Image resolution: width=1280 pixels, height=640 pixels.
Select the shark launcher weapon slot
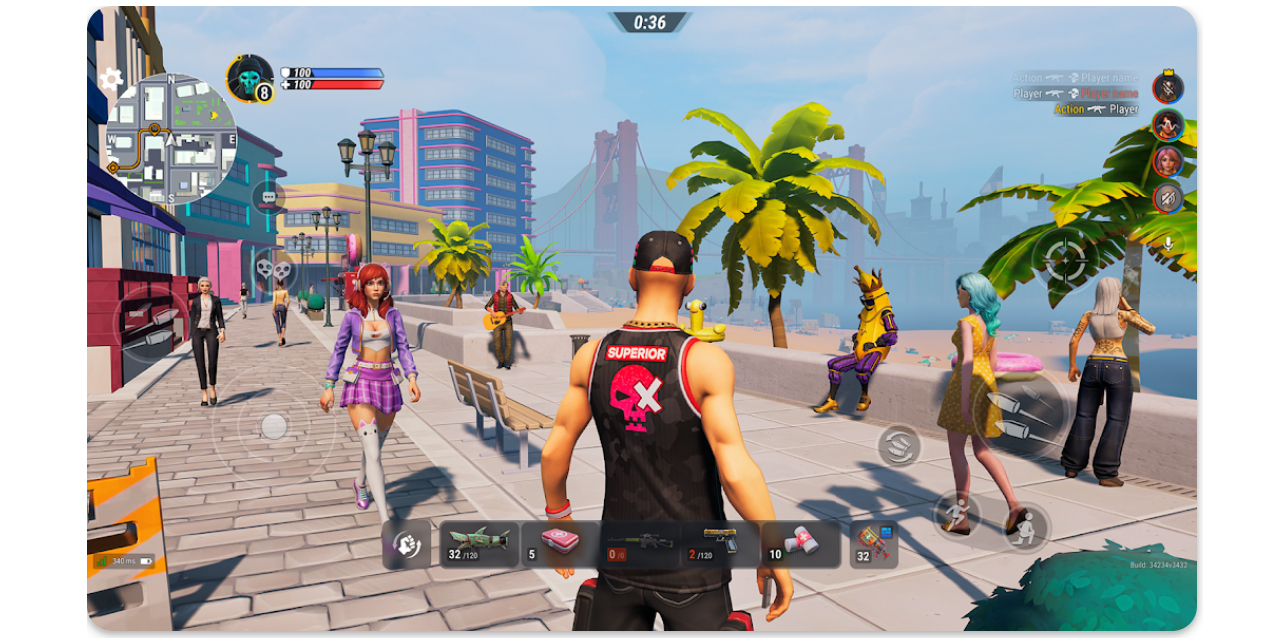click(x=478, y=544)
